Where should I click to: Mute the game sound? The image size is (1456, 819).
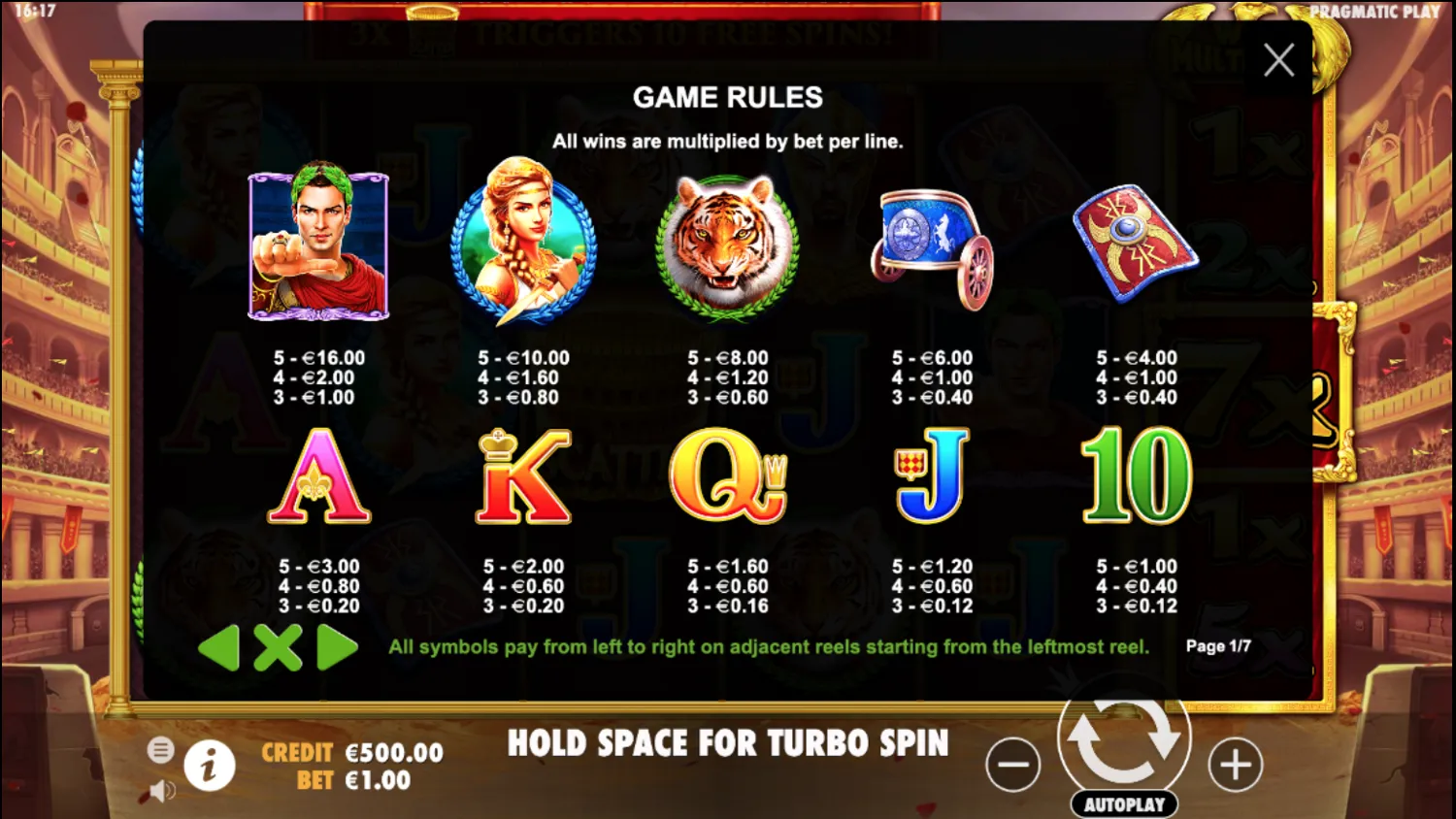click(160, 790)
